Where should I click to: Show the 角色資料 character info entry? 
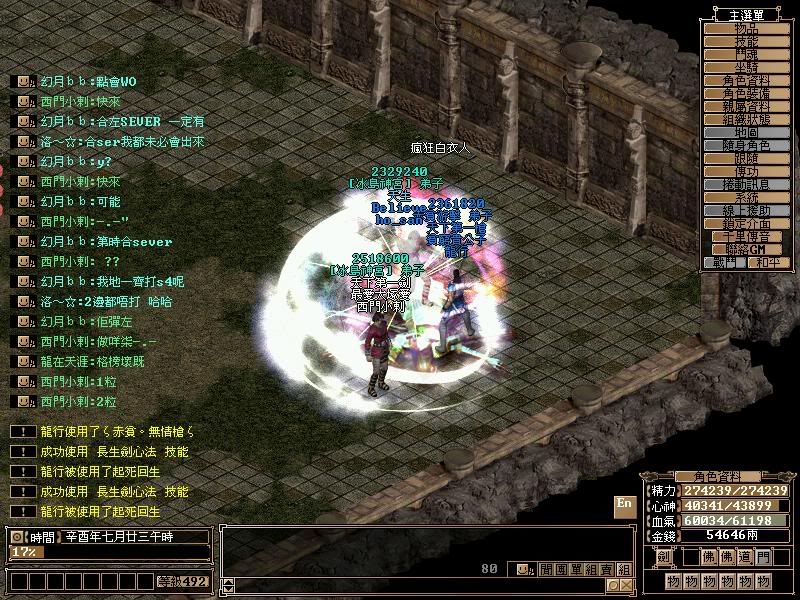click(746, 80)
